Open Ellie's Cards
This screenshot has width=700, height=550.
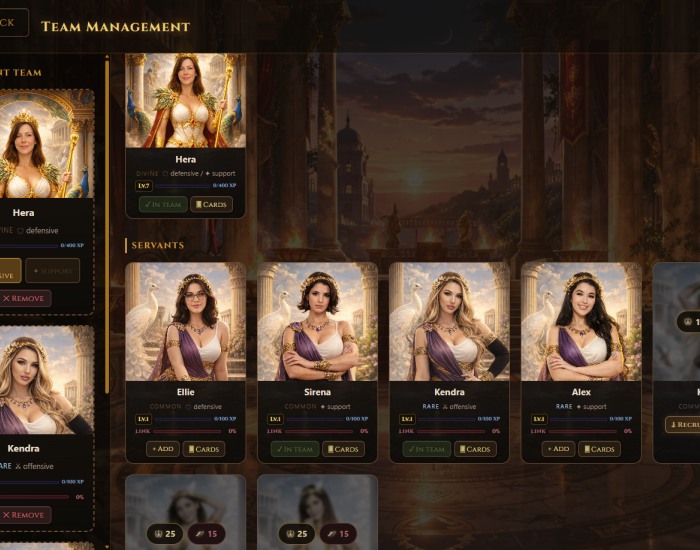(204, 449)
